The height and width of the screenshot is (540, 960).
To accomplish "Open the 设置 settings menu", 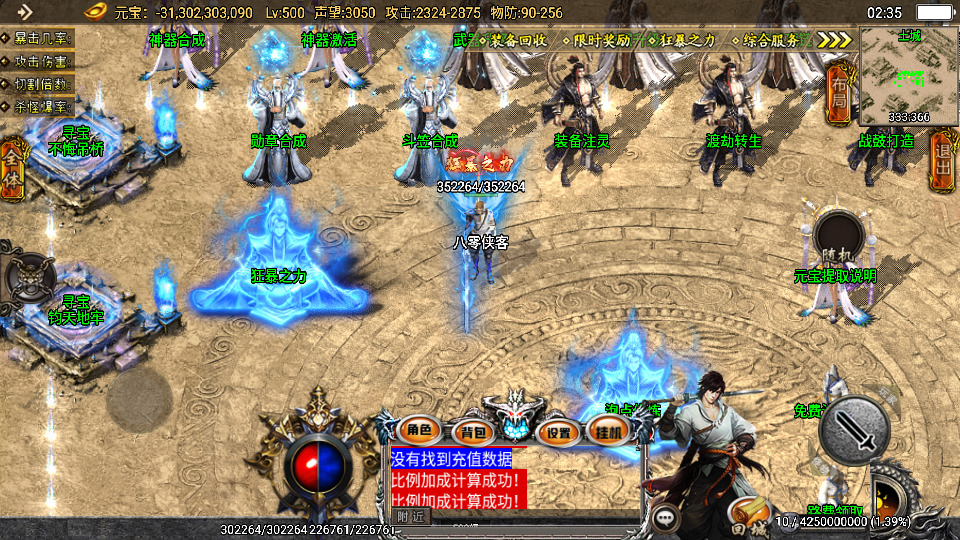I will coord(559,432).
